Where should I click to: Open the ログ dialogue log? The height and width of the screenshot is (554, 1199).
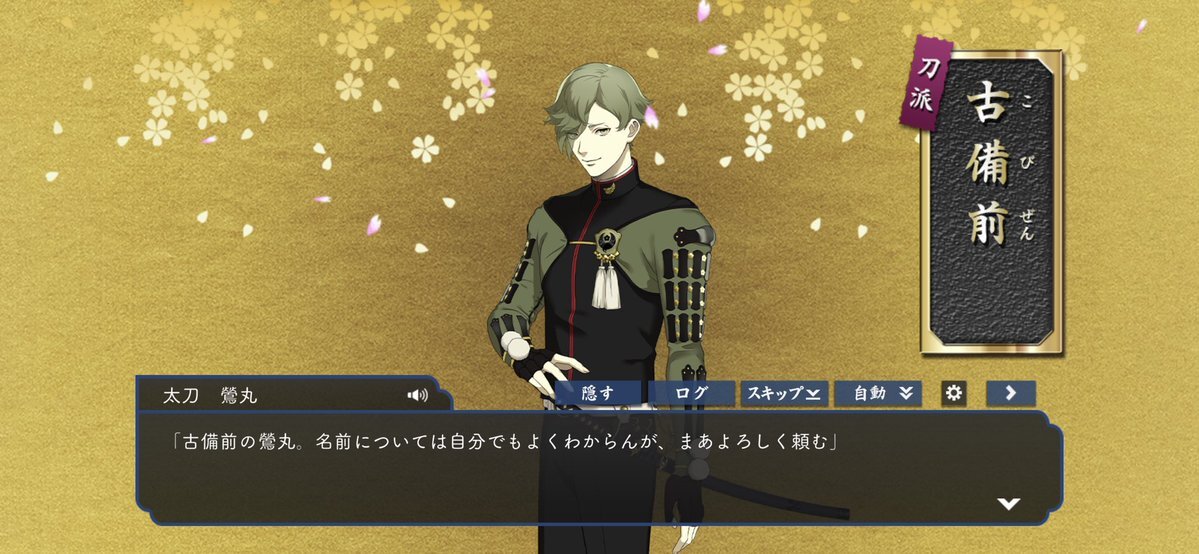tap(691, 393)
